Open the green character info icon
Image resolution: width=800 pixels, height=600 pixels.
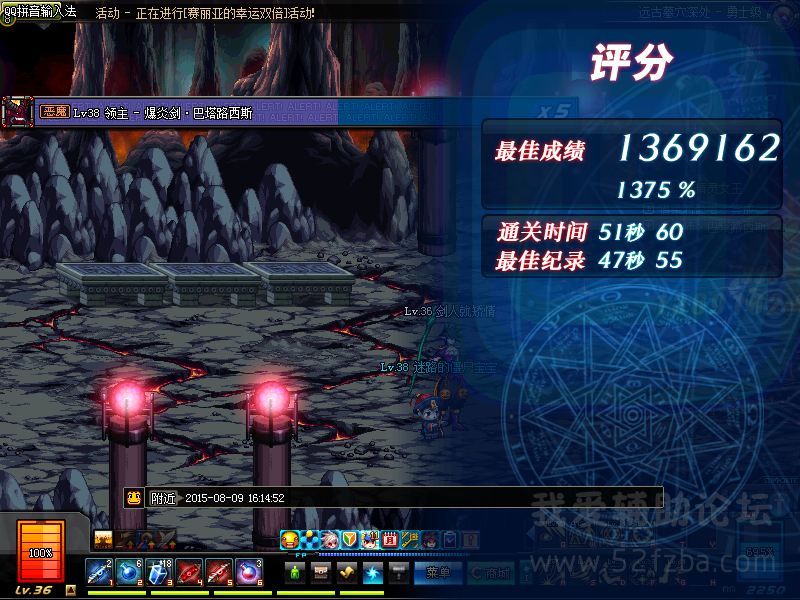[x=295, y=573]
